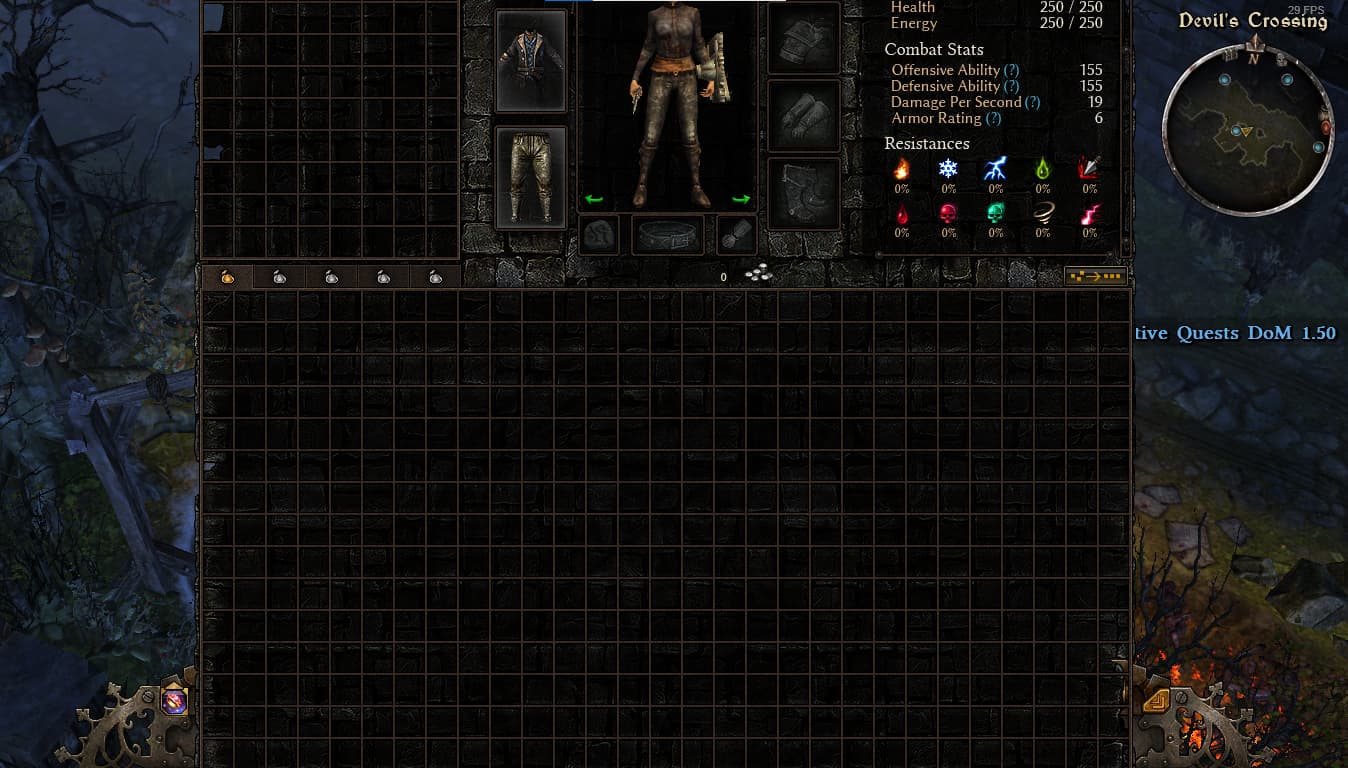This screenshot has width=1348, height=768.
Task: Show the Armor Rating help question mark
Action: pos(993,118)
